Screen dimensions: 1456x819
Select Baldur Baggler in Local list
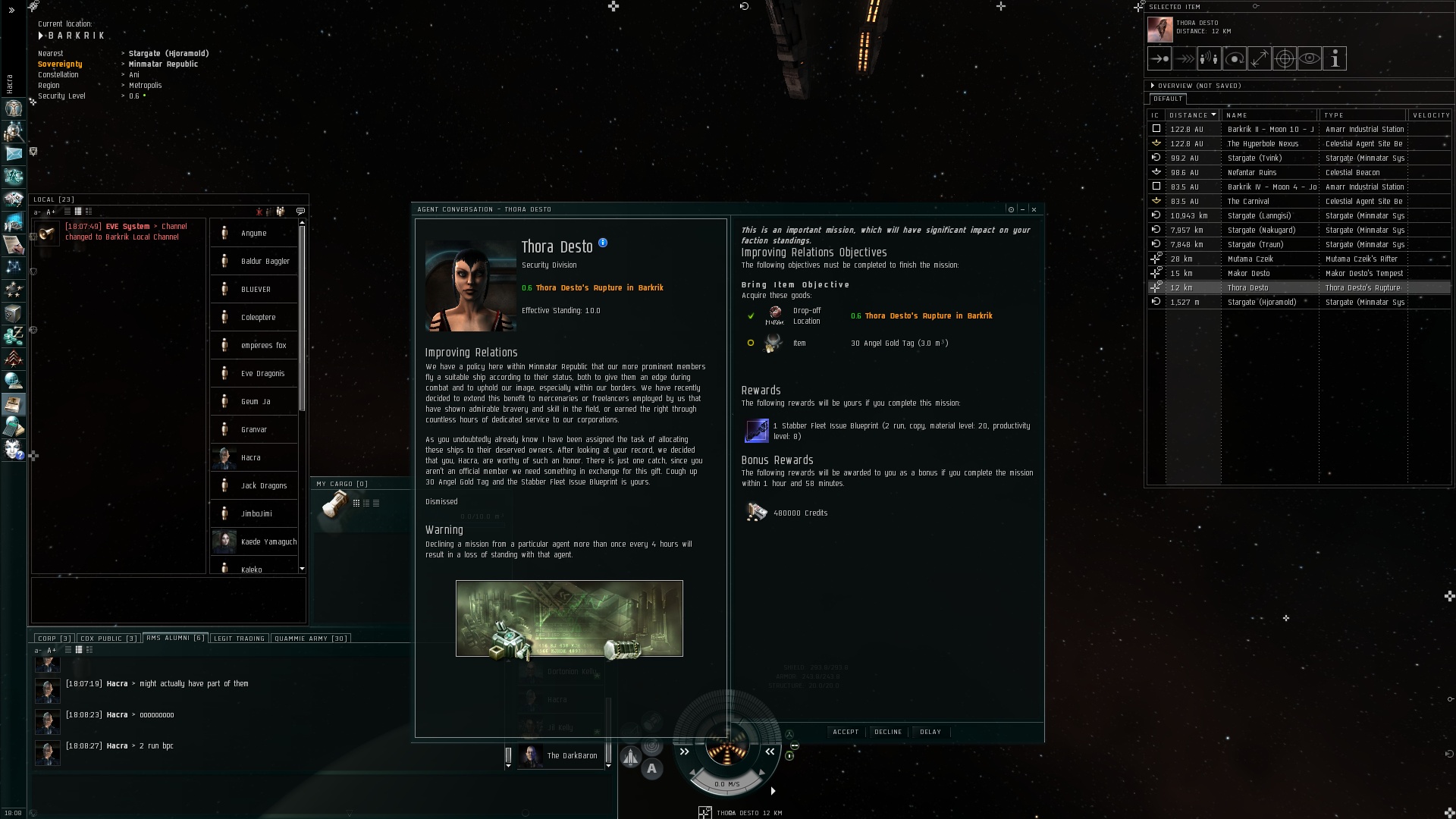coord(265,261)
